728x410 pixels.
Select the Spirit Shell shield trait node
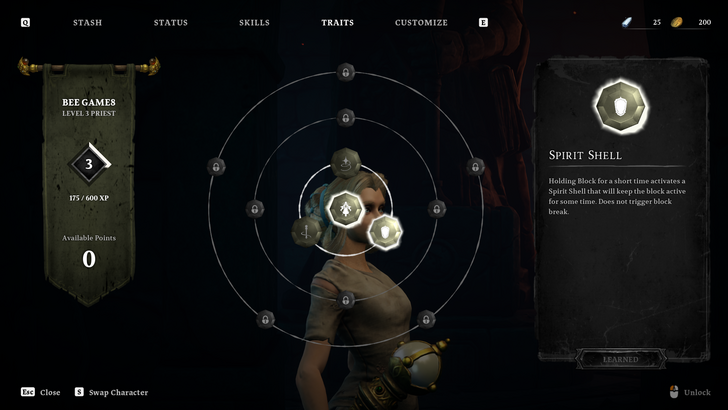[x=384, y=232]
